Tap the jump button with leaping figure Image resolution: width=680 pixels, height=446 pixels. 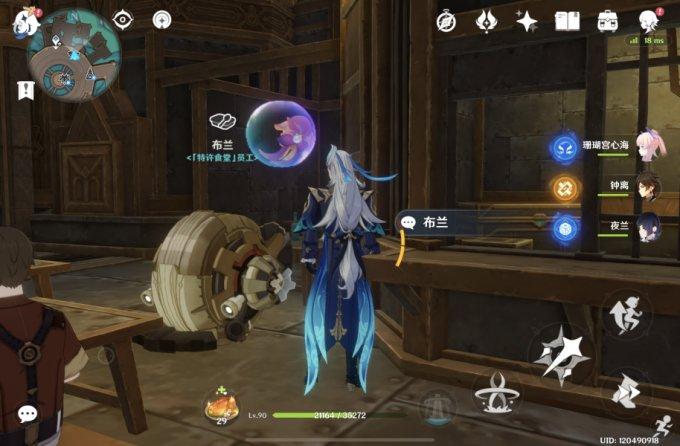tap(630, 311)
